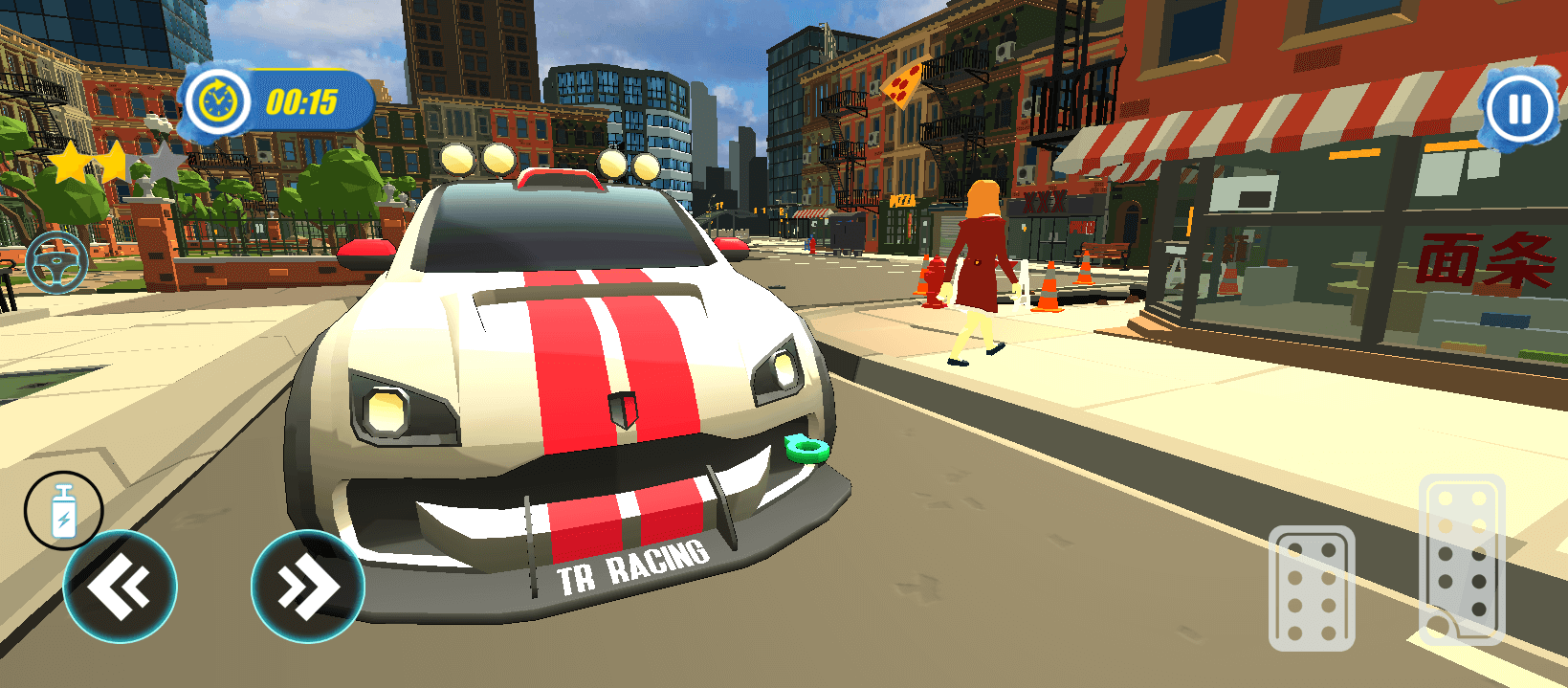Image resolution: width=1568 pixels, height=688 pixels.
Task: Tap the brake pedal
Action: tap(1311, 588)
